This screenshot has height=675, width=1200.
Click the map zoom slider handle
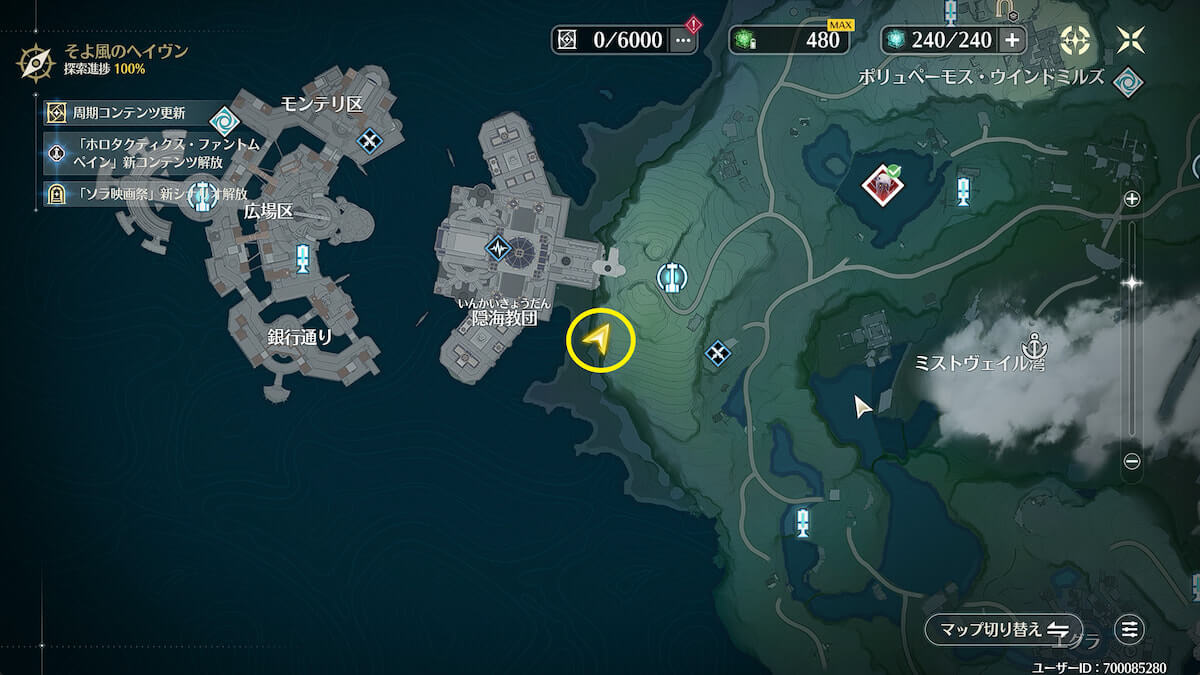click(1132, 283)
